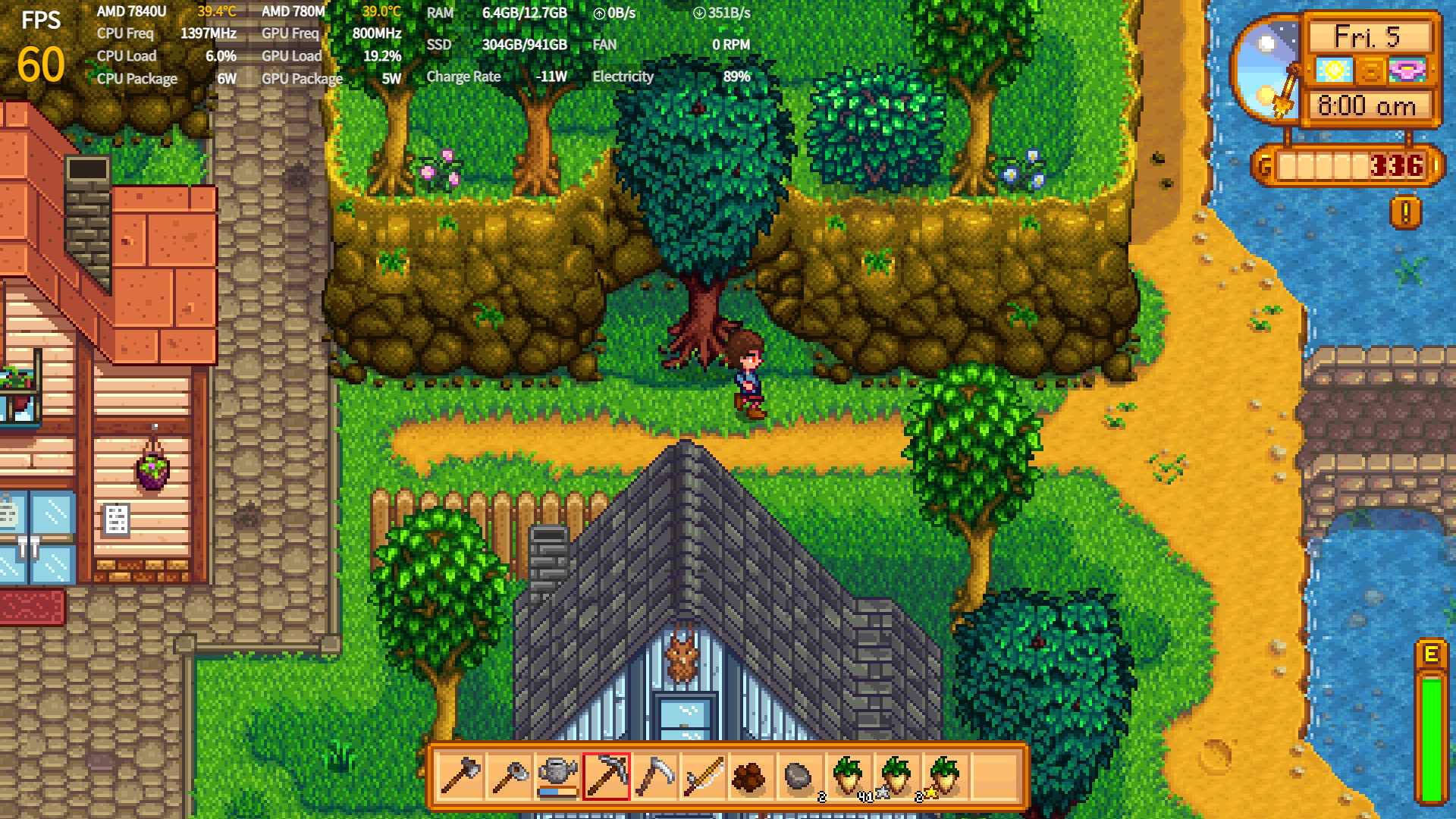Select the silver-star parsnip slot
This screenshot has height=819, width=1456.
897,777
